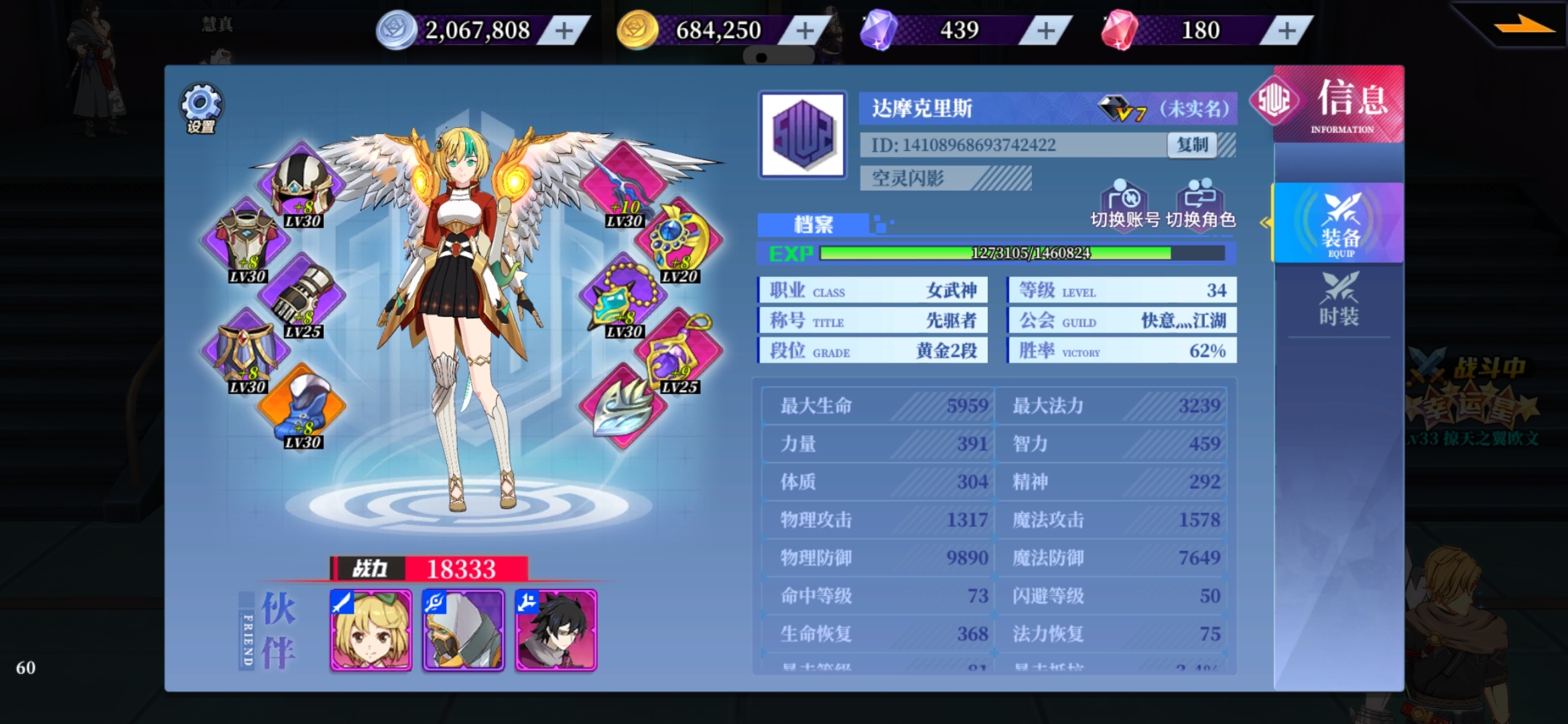Add more silver coins

click(564, 31)
